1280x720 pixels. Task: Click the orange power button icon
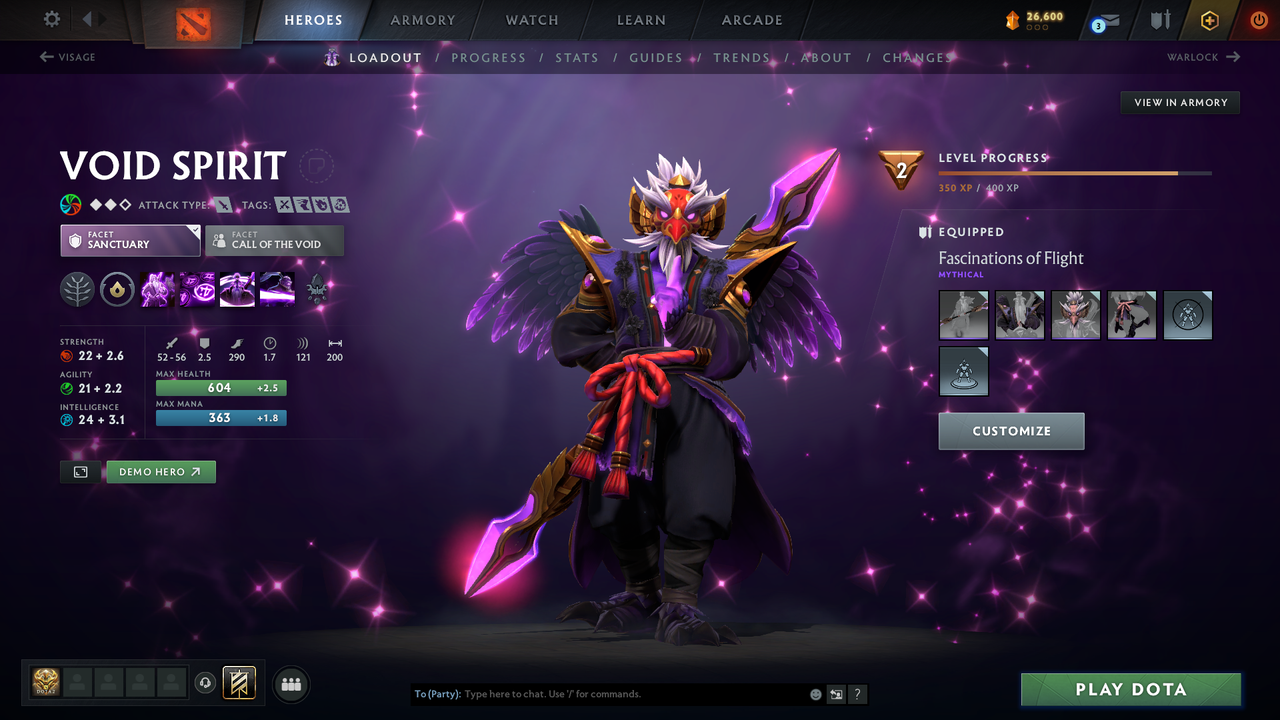point(1258,20)
